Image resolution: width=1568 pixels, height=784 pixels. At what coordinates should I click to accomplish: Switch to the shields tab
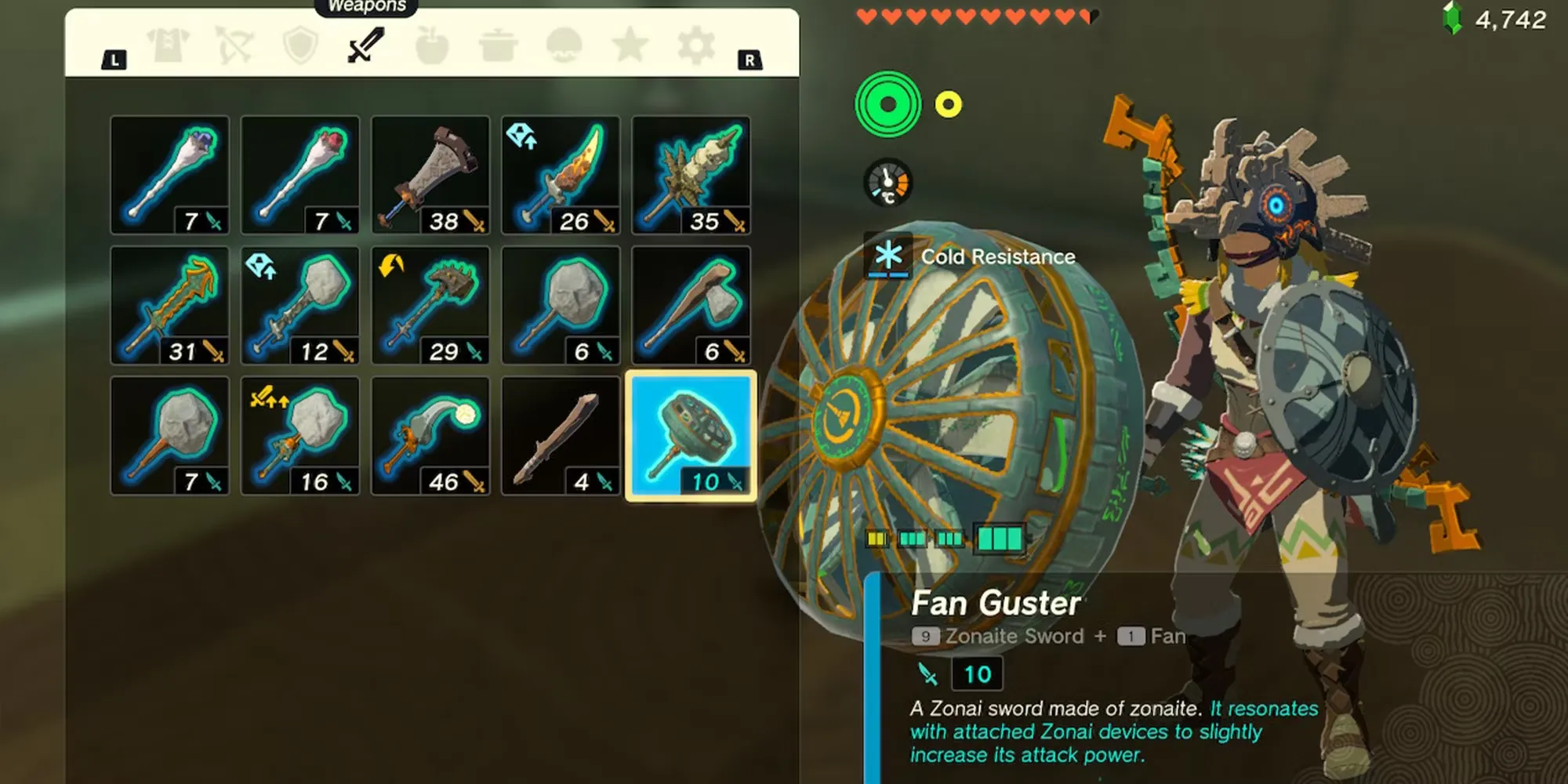[x=300, y=46]
